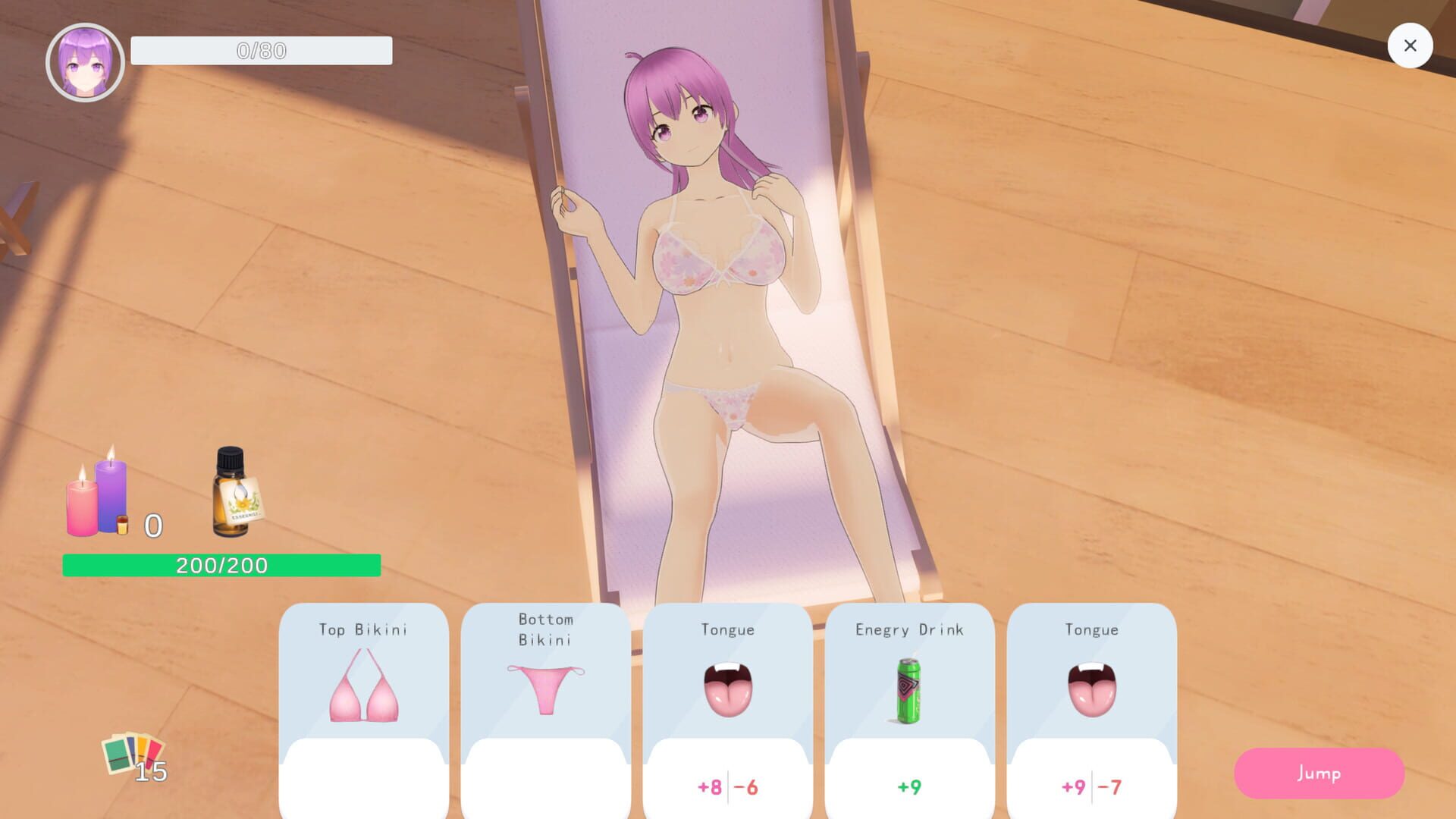The height and width of the screenshot is (819, 1456).
Task: Click the tongue icon with +8 bonus
Action: click(728, 690)
